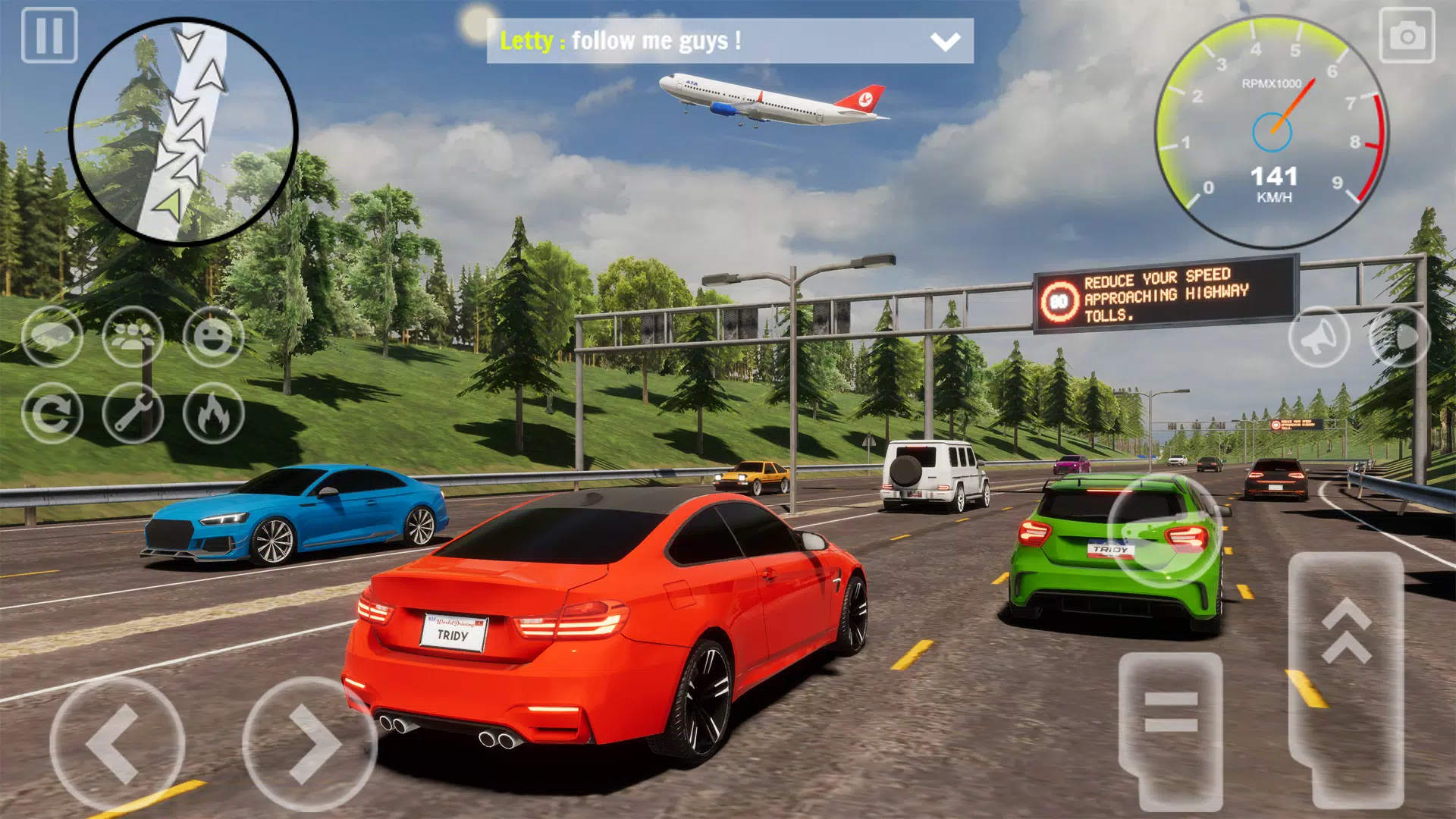1456x819 pixels.
Task: Pause the game with the pause button
Action: 49,35
